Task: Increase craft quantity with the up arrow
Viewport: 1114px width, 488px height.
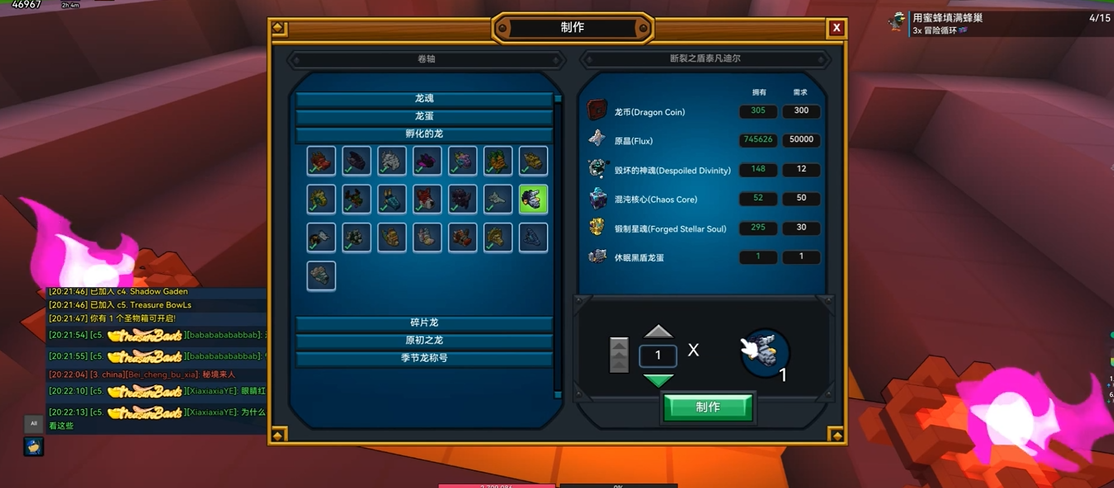Action: pos(658,332)
